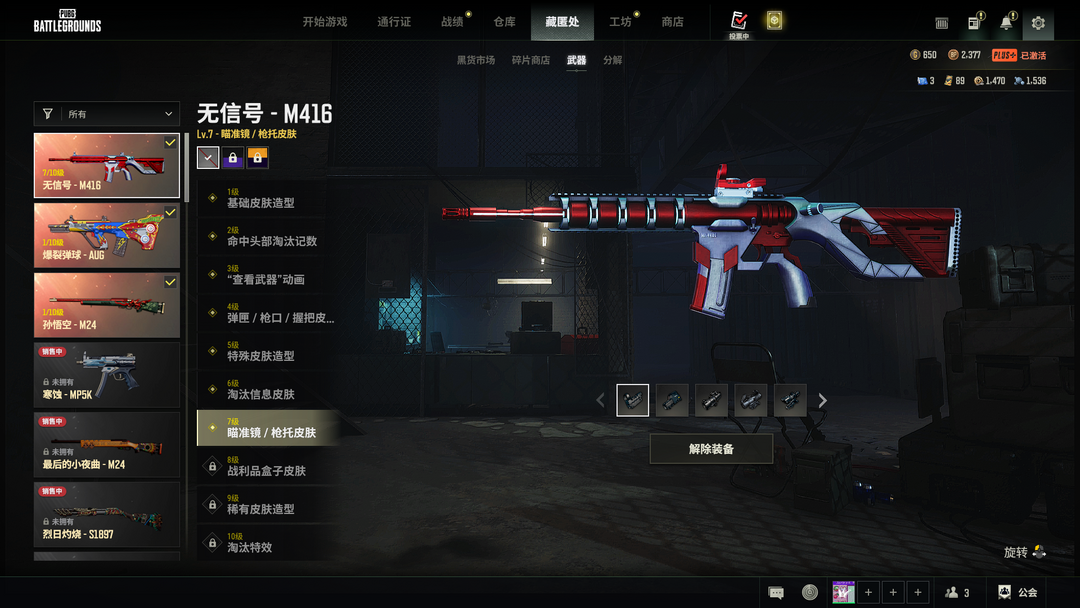Select level 1 基础皮肤造型 row

pos(268,199)
